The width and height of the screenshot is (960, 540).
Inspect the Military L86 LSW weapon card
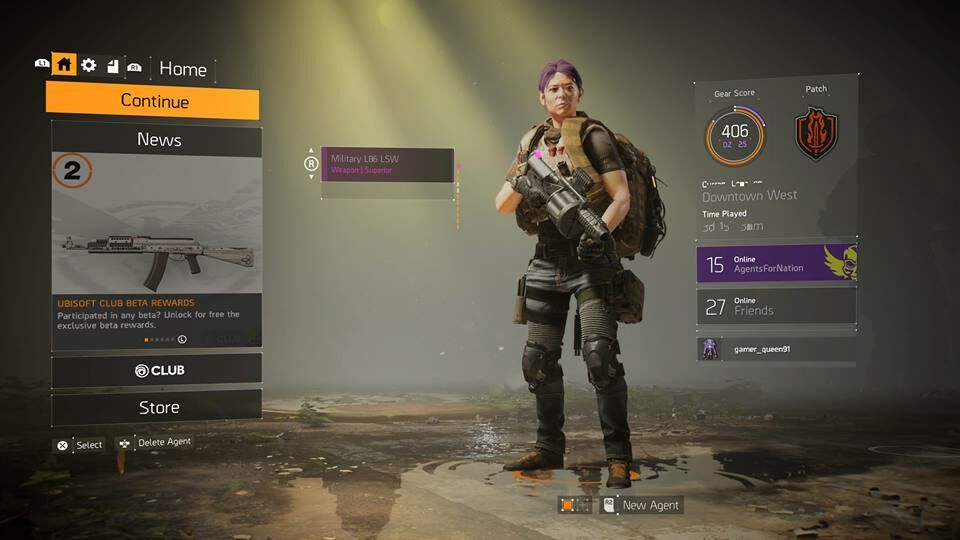(x=387, y=164)
